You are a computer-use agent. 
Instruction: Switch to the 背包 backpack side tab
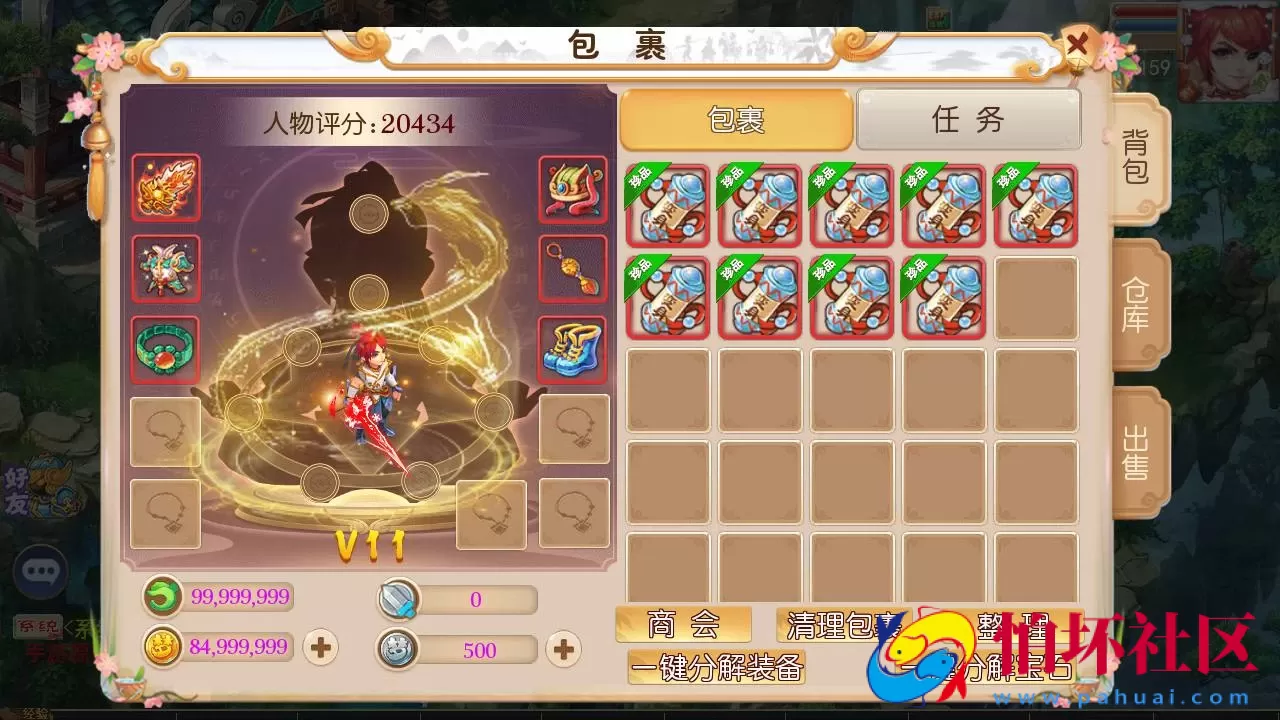(1139, 156)
